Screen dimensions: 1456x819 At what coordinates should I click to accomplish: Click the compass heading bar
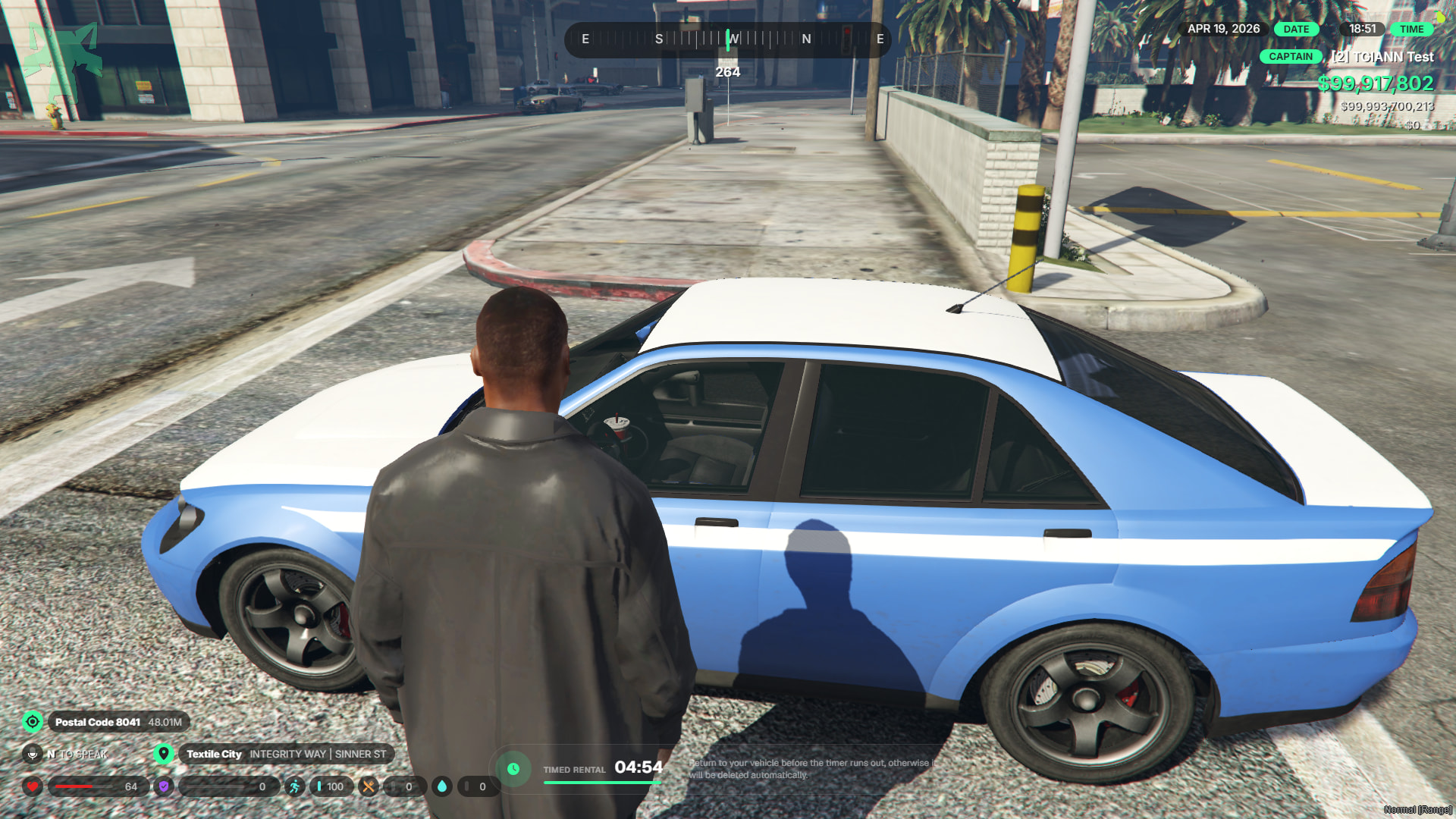pyautogui.click(x=728, y=39)
